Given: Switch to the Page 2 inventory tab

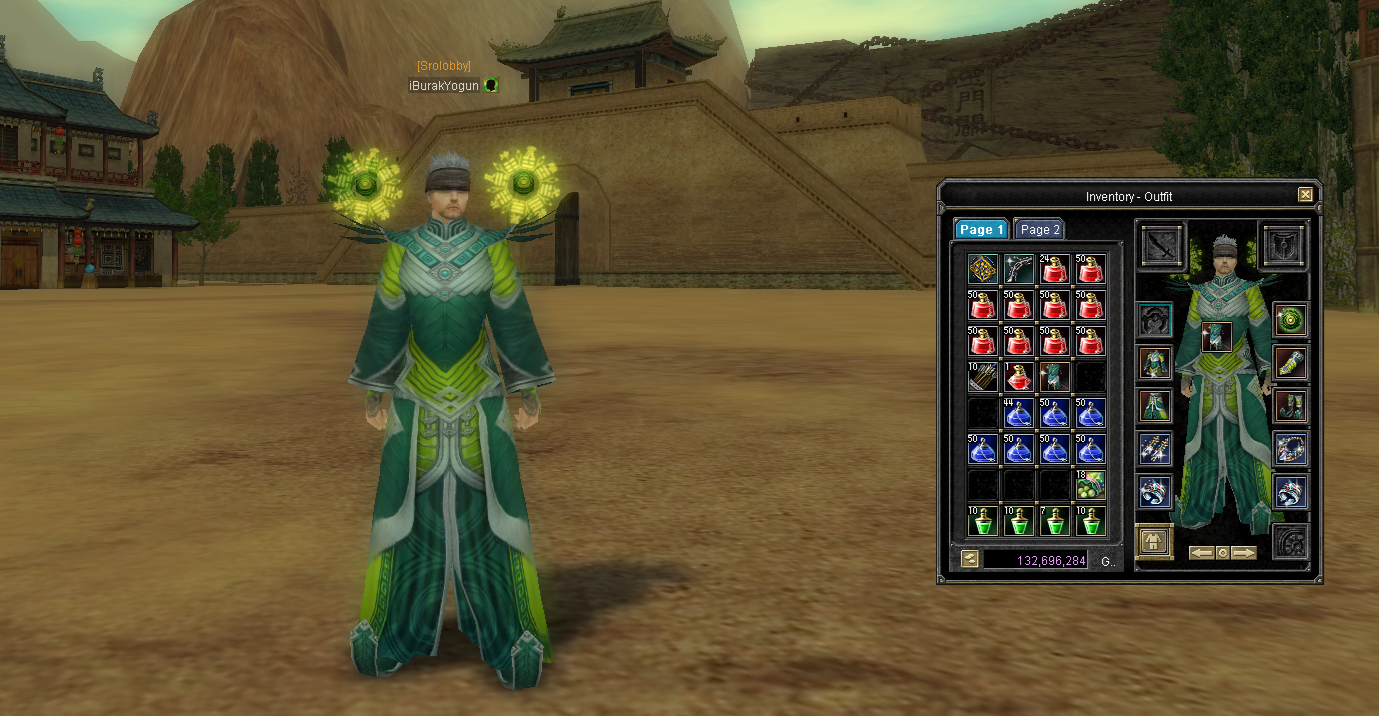Looking at the screenshot, I should 1040,230.
